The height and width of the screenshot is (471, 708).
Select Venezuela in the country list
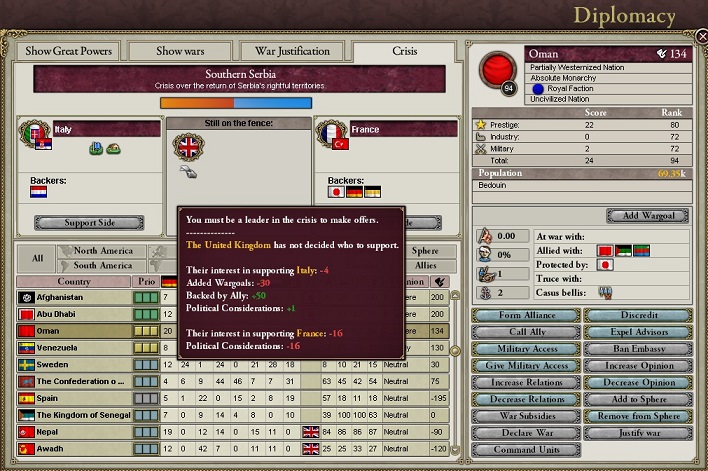point(70,347)
